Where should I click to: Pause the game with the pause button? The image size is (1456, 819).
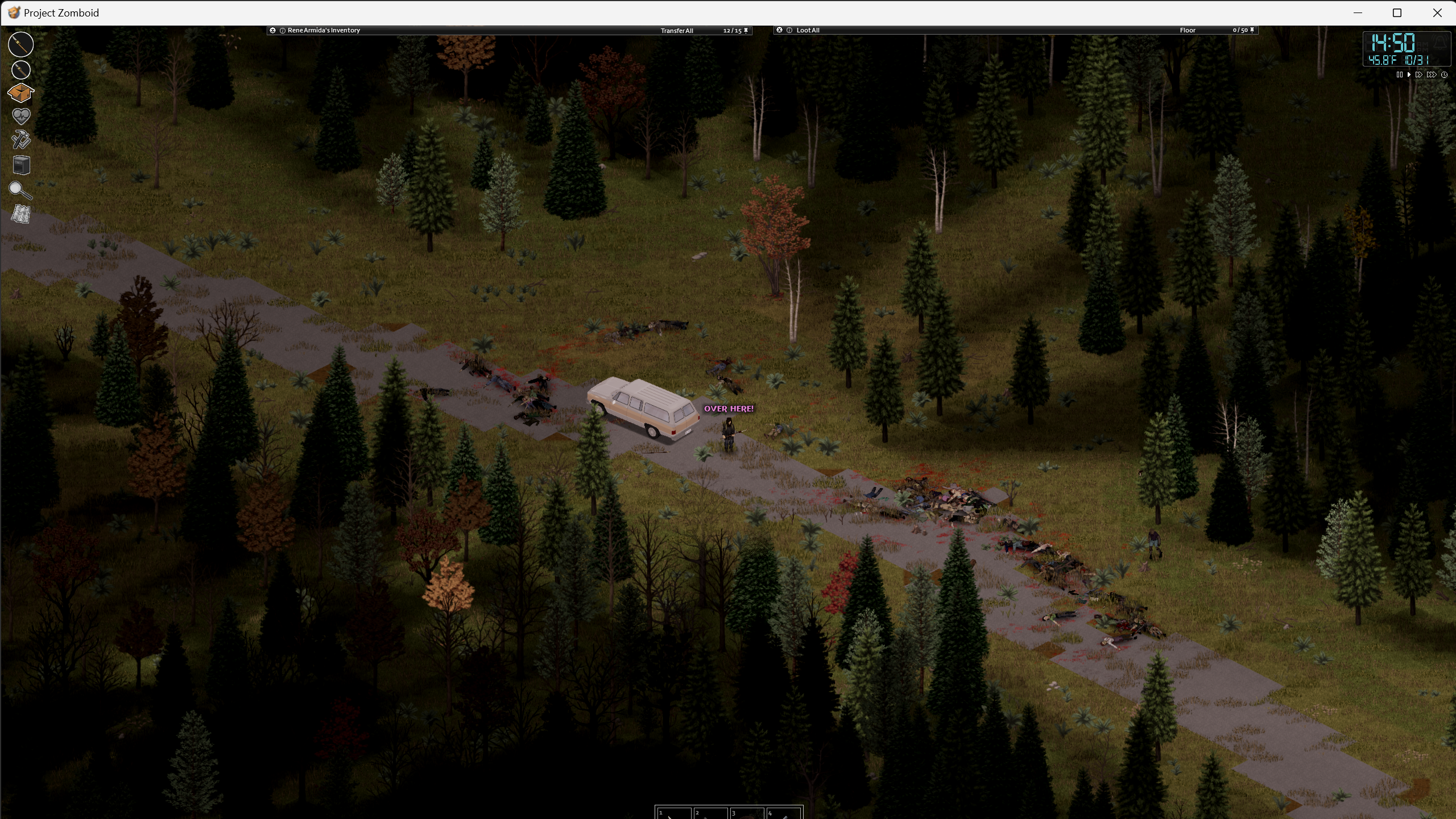(1399, 75)
